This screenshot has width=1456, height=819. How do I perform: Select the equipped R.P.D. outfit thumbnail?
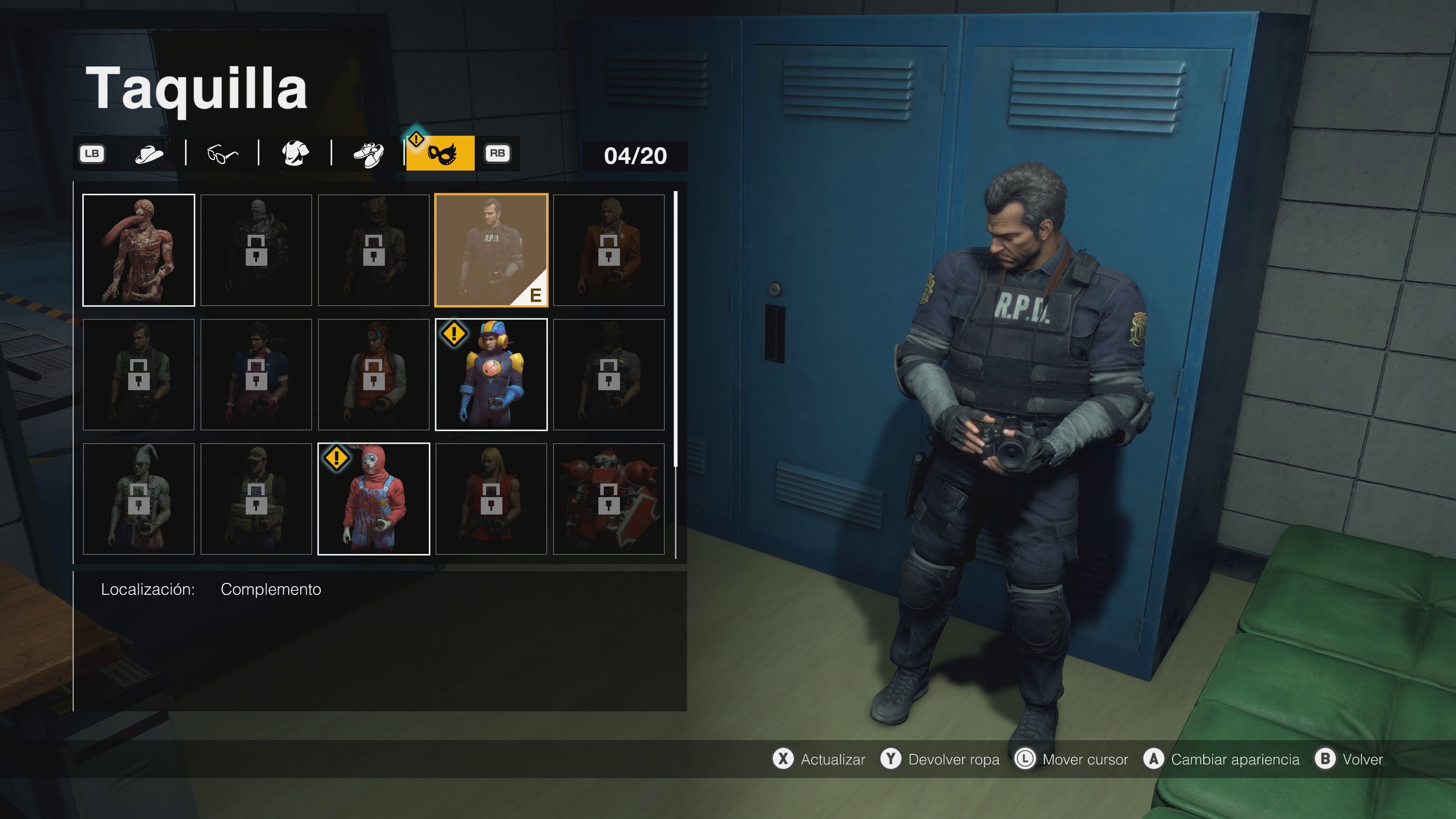(491, 250)
